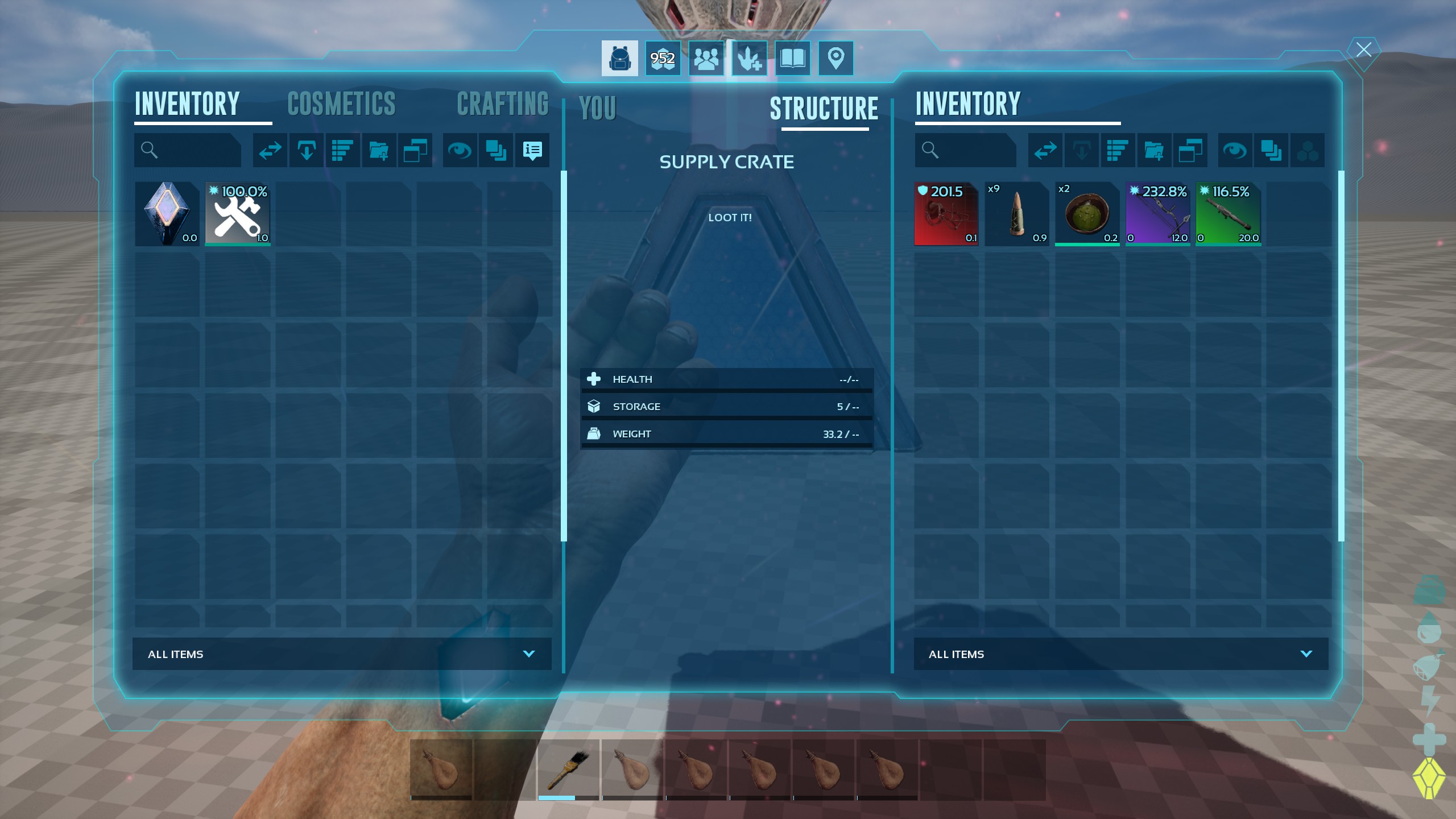The height and width of the screenshot is (819, 1456).
Task: Open the Explorer Notes book icon
Action: pyautogui.click(x=793, y=57)
